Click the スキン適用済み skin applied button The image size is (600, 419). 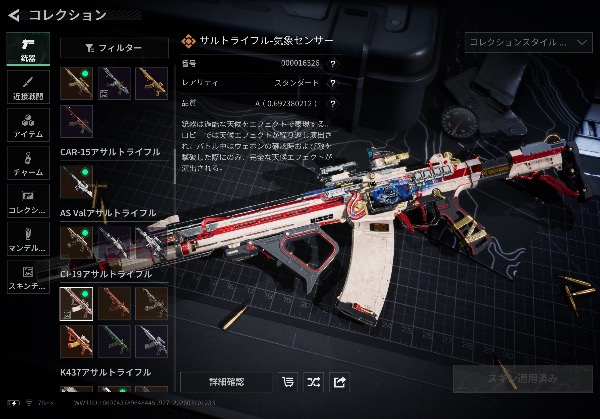pyautogui.click(x=522, y=379)
